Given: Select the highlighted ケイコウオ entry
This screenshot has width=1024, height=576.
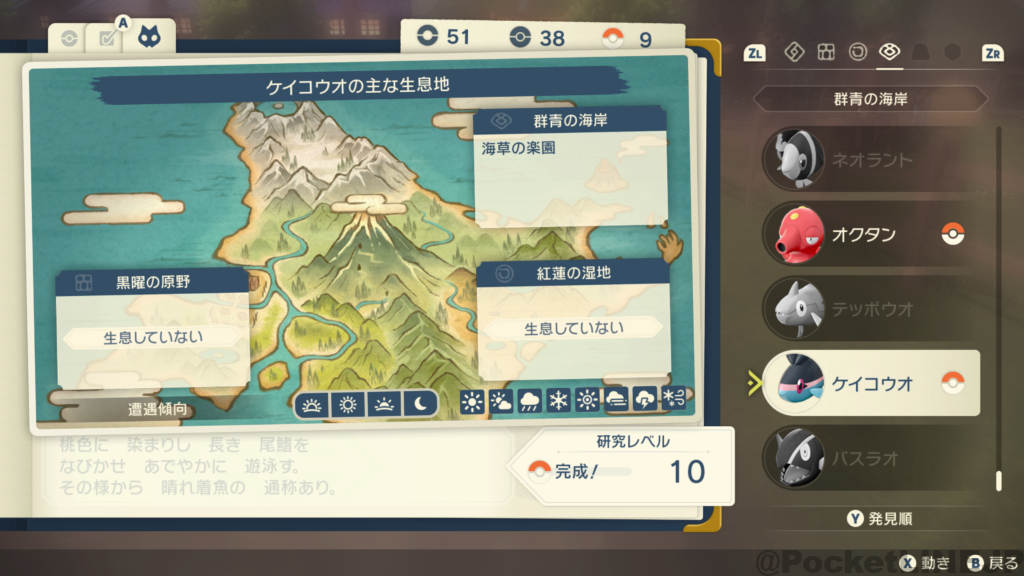Looking at the screenshot, I should coord(870,383).
